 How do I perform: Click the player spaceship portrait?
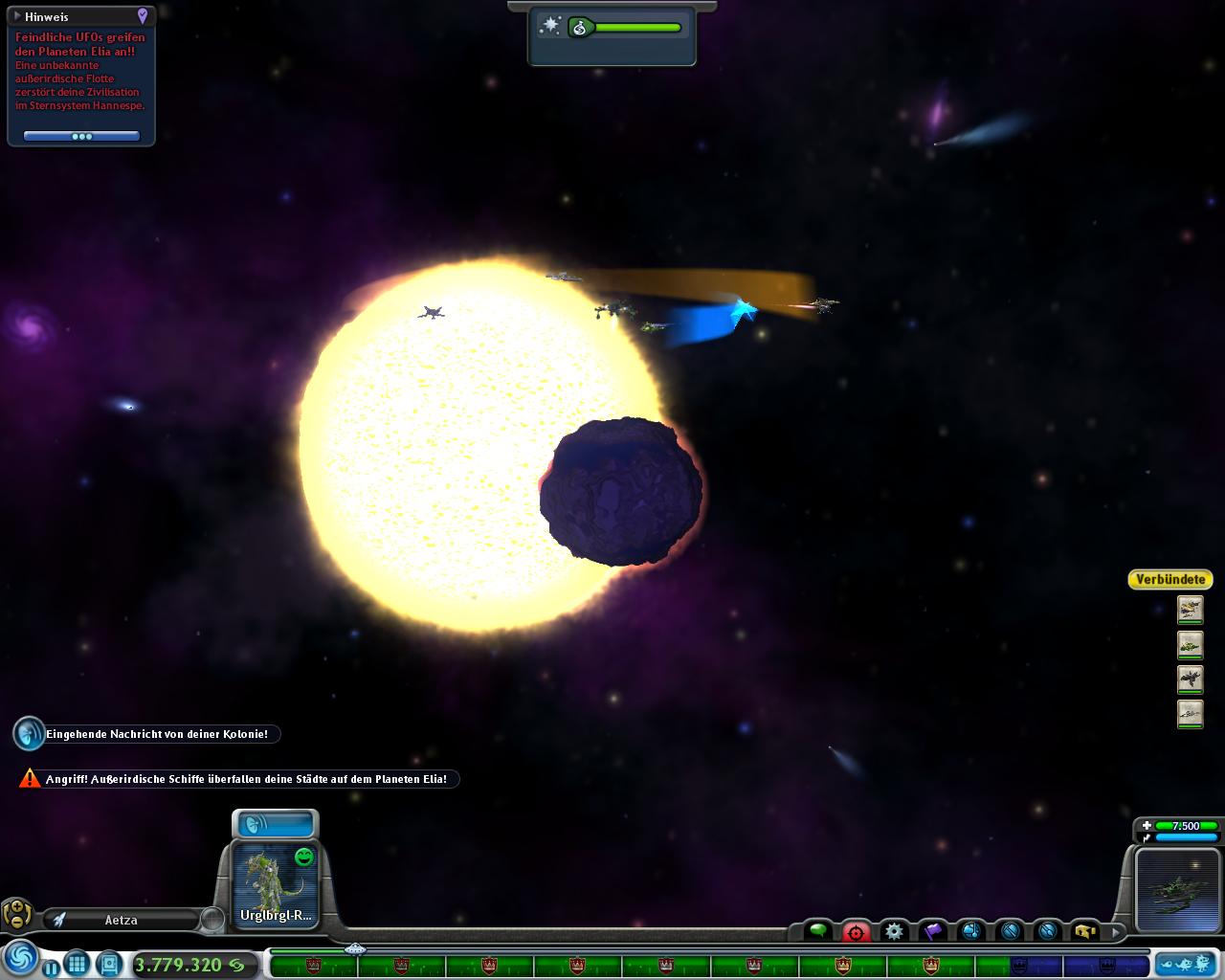click(1176, 889)
